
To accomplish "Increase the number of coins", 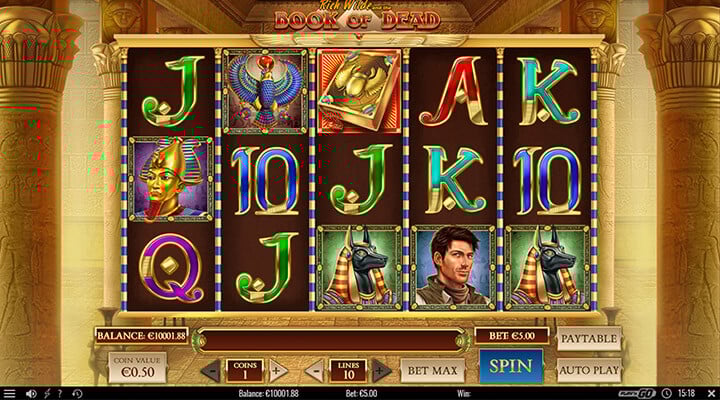I will 279,370.
